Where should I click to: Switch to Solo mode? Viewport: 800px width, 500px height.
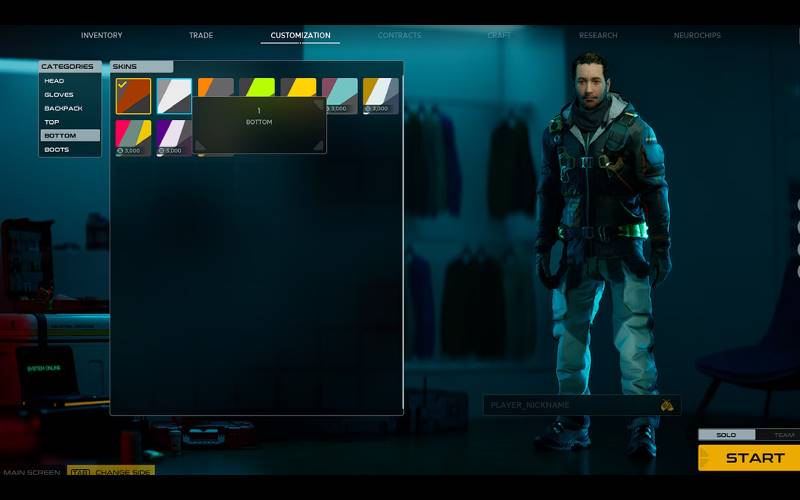(x=726, y=435)
